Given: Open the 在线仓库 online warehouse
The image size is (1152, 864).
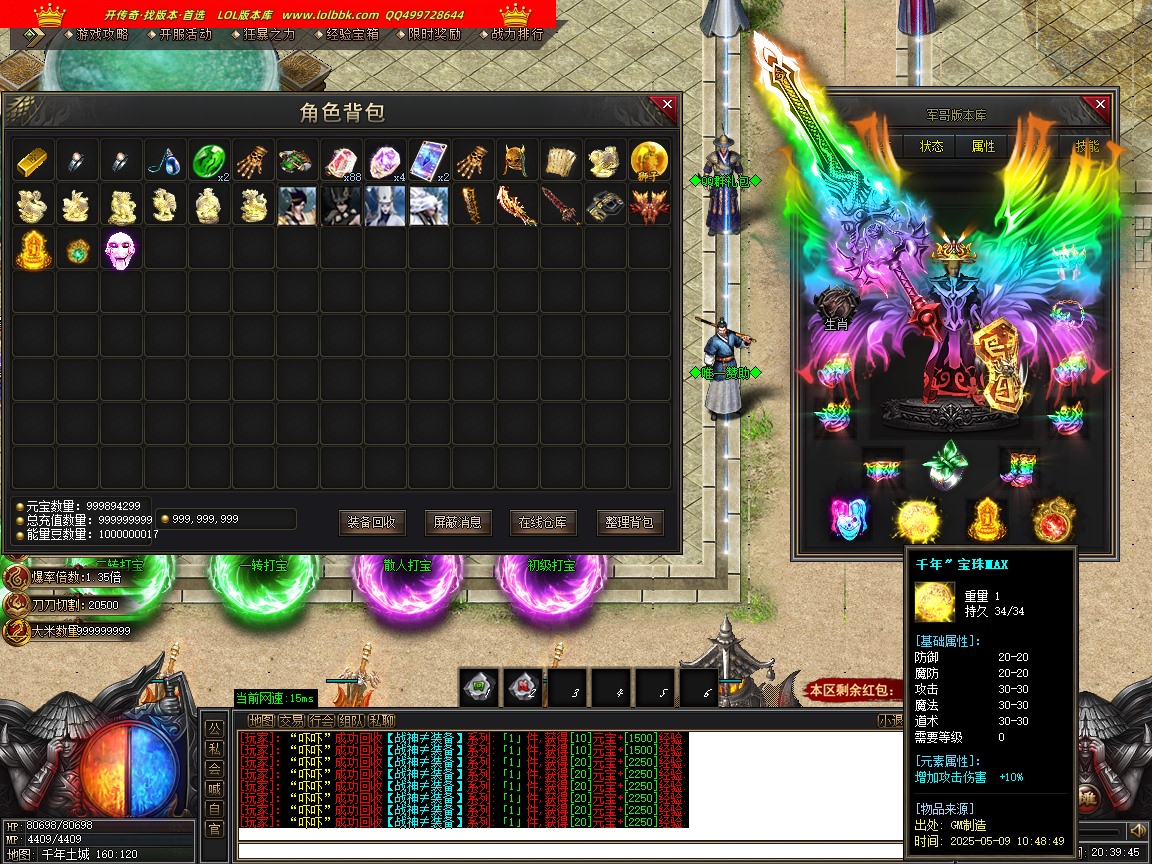Looking at the screenshot, I should (543, 522).
